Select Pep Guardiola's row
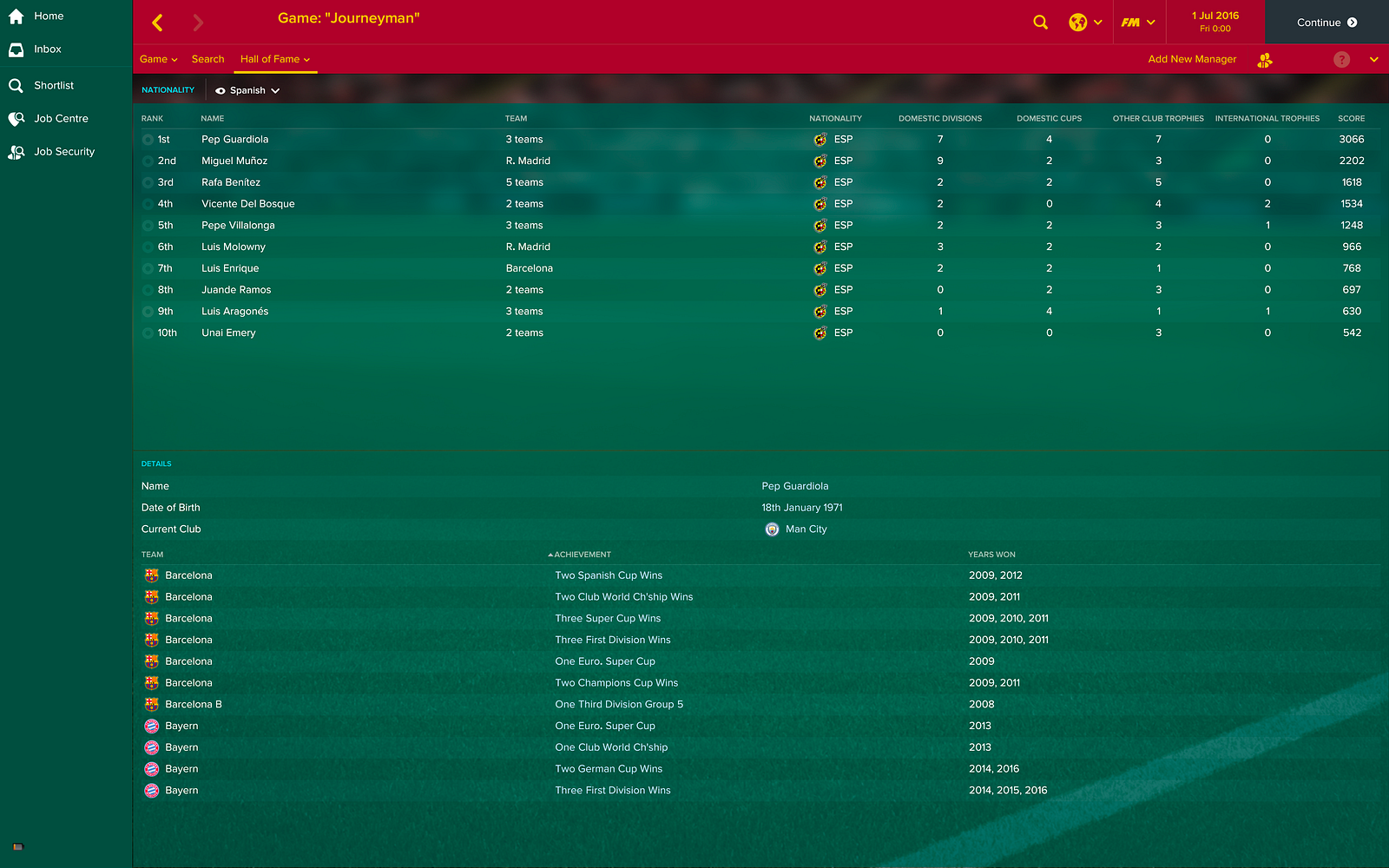The width and height of the screenshot is (1389, 868). [x=234, y=140]
